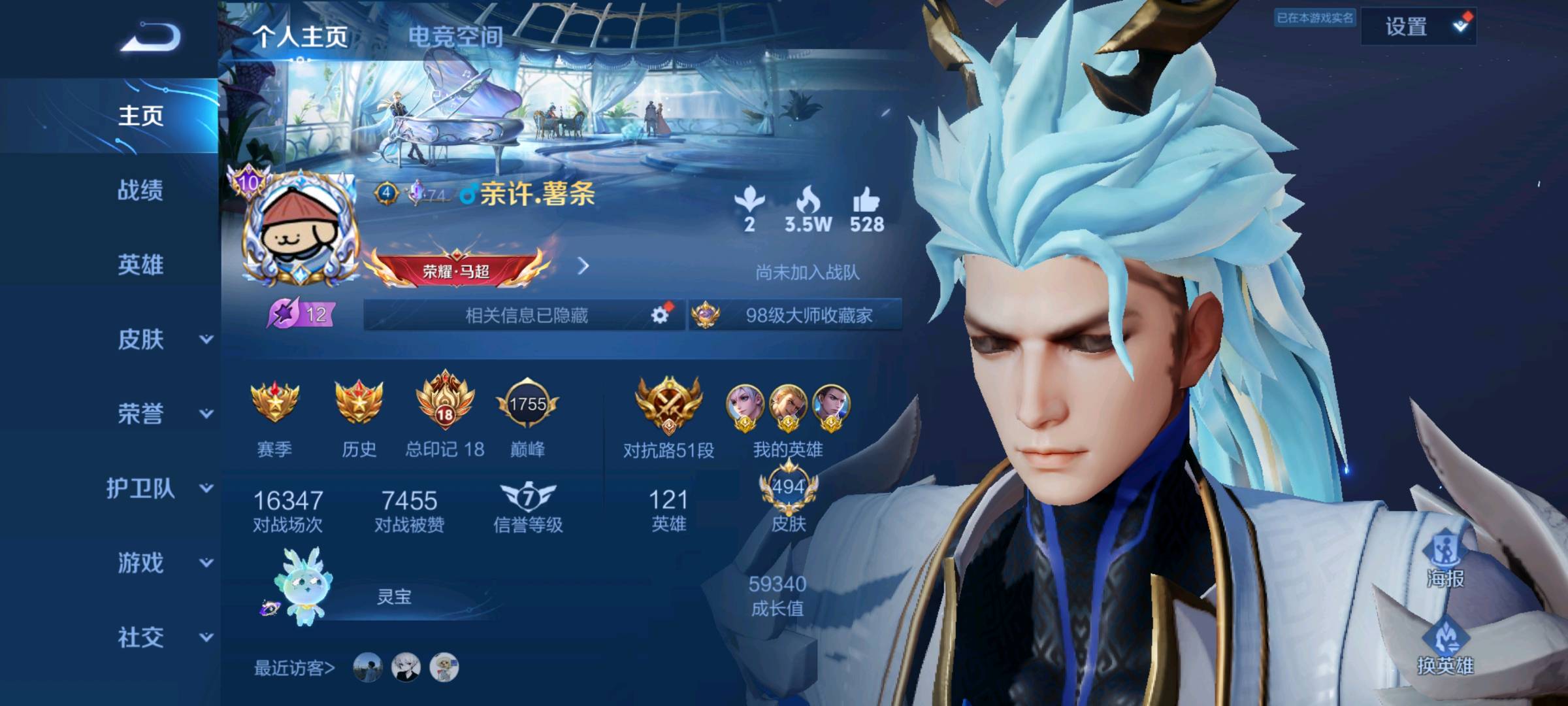Viewport: 1568px width, 706px height.
Task: Open the 战绩 menu entry
Action: click(x=140, y=190)
